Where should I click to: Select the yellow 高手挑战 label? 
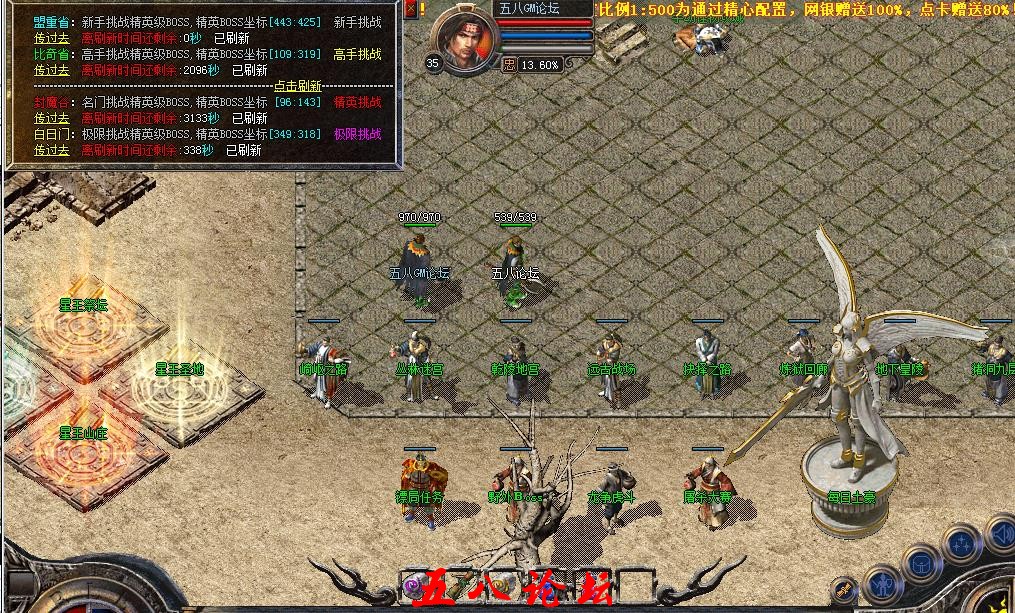pyautogui.click(x=357, y=54)
